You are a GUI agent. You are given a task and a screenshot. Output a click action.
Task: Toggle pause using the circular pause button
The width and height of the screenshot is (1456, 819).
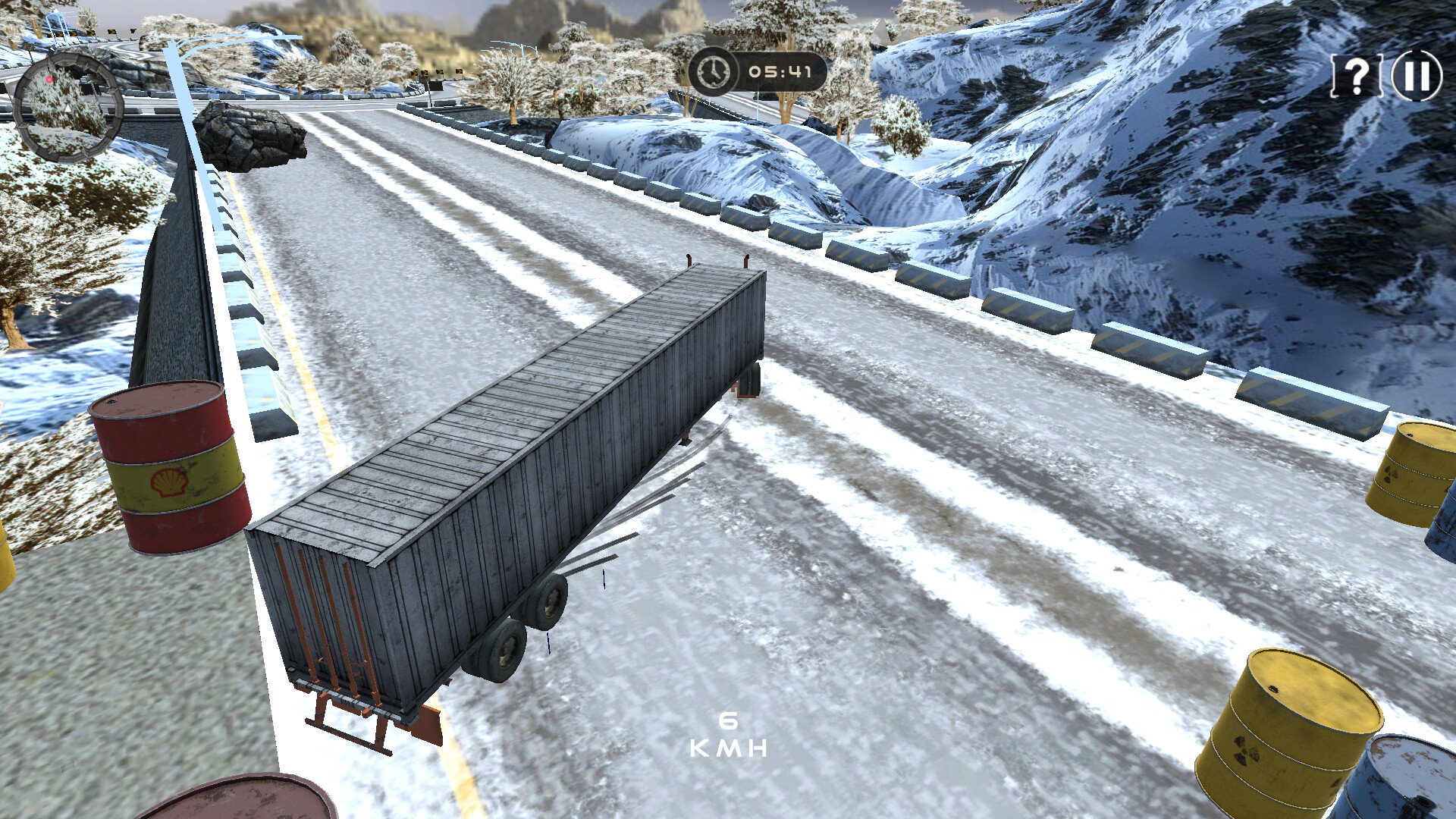pos(1415,75)
